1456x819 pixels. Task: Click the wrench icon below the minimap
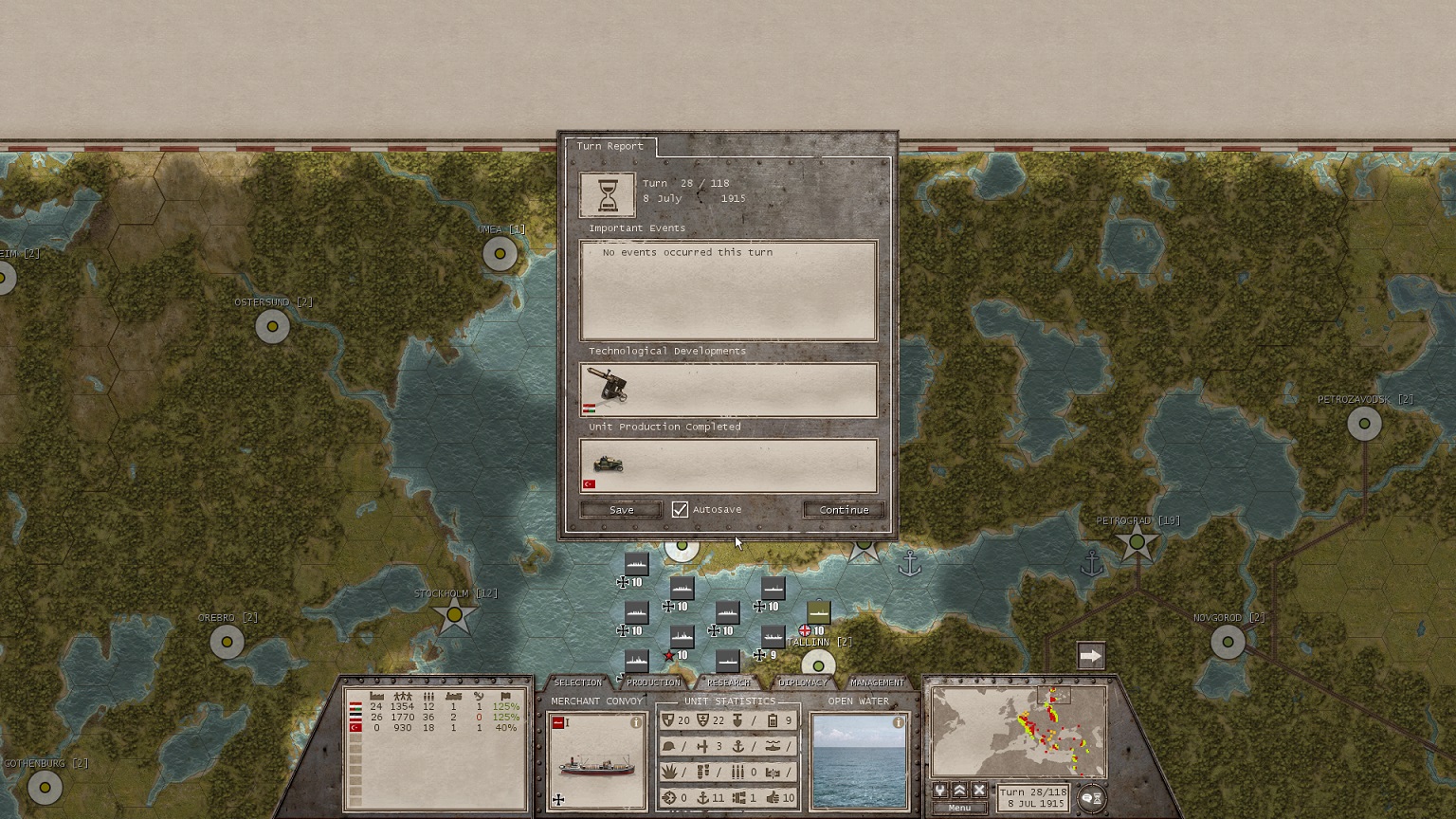pyautogui.click(x=939, y=791)
